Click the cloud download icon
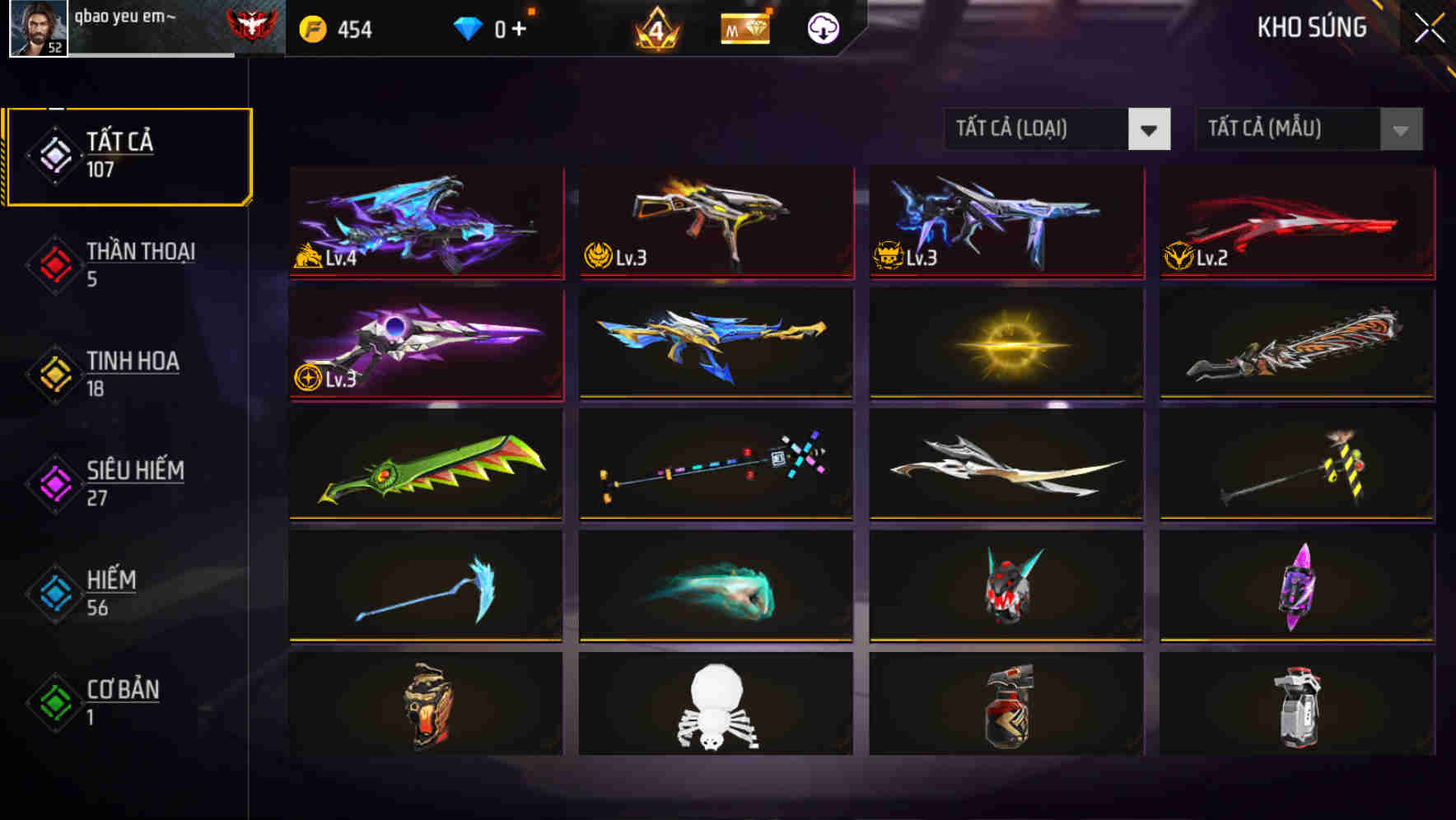This screenshot has height=820, width=1456. click(821, 28)
